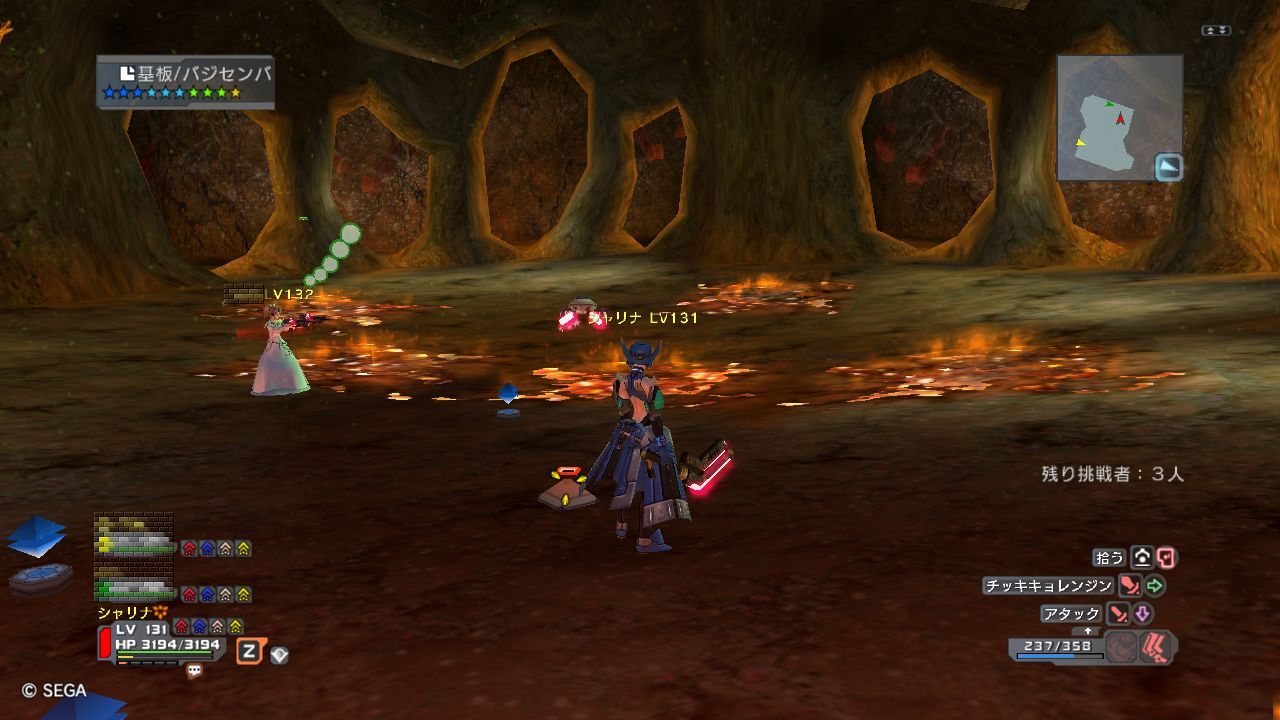Click the minimap corner toggle button
The image size is (1280, 720).
tap(1168, 167)
